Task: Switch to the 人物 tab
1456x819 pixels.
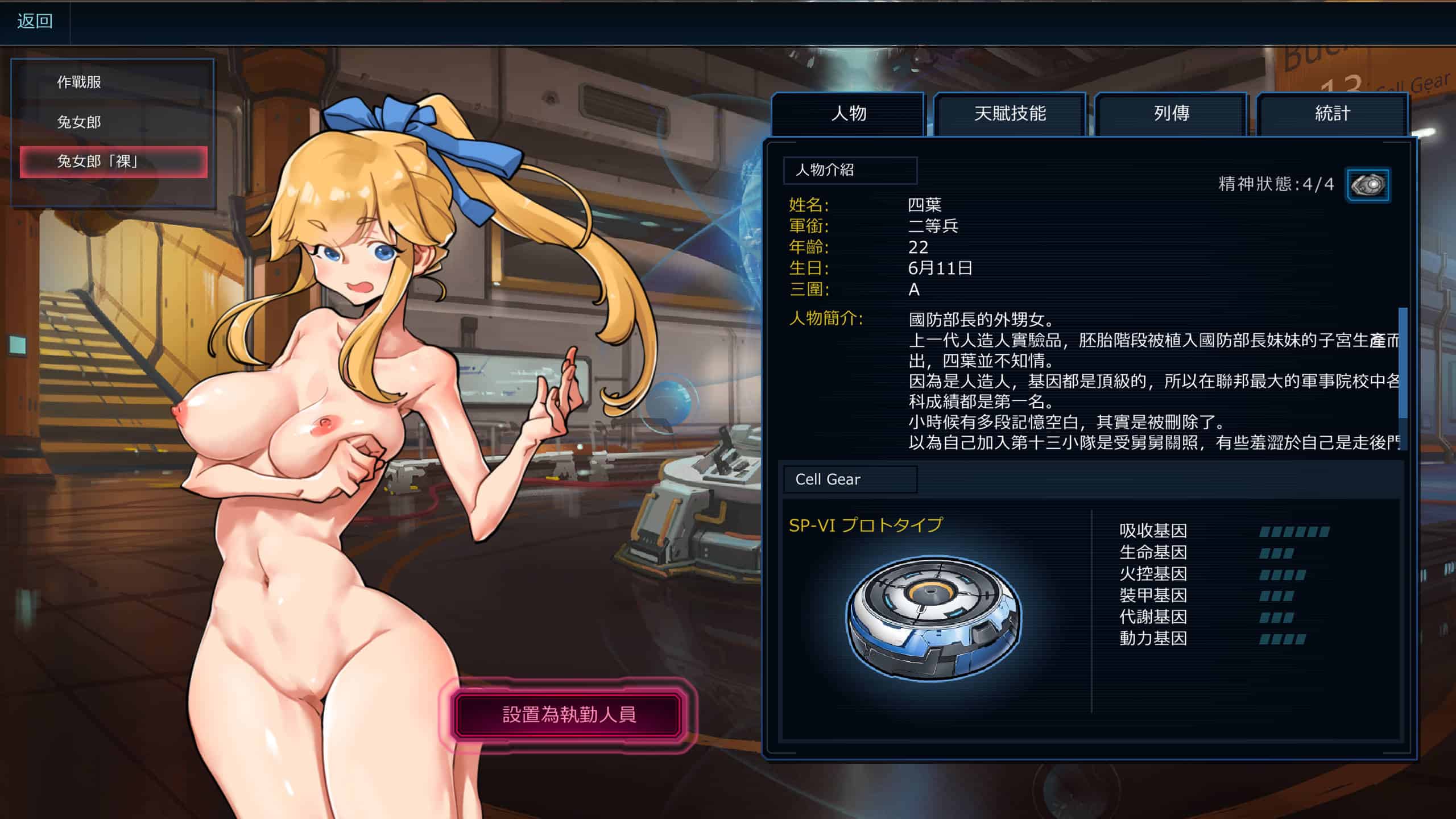Action: pyautogui.click(x=848, y=114)
